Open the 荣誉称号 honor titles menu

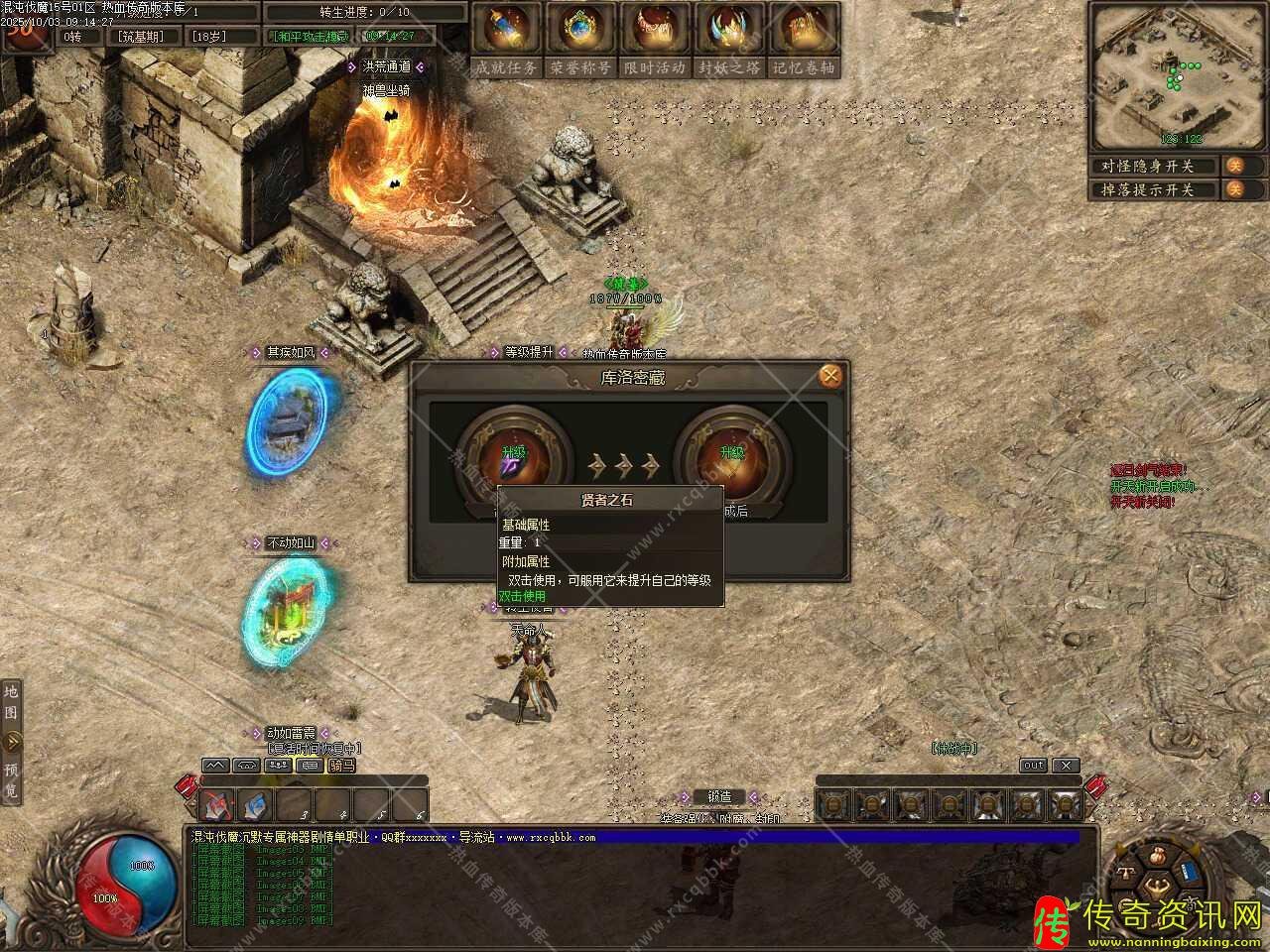580,40
